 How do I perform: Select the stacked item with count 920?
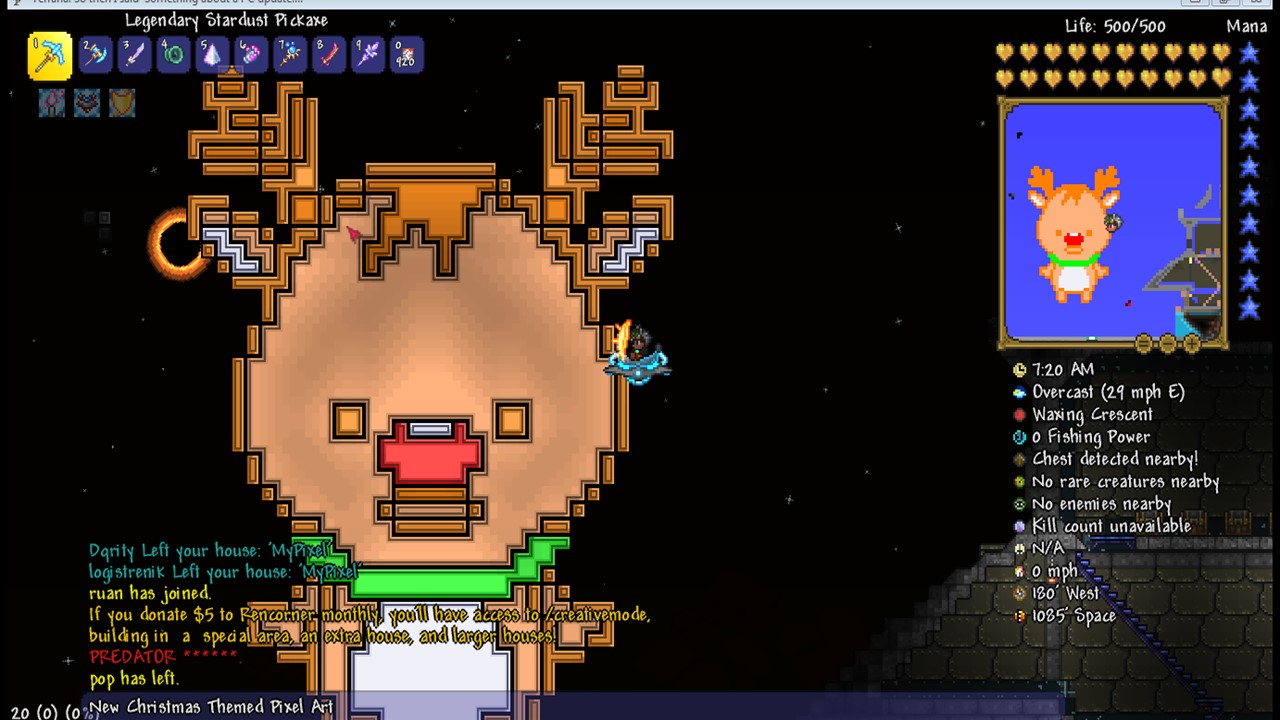click(x=406, y=55)
